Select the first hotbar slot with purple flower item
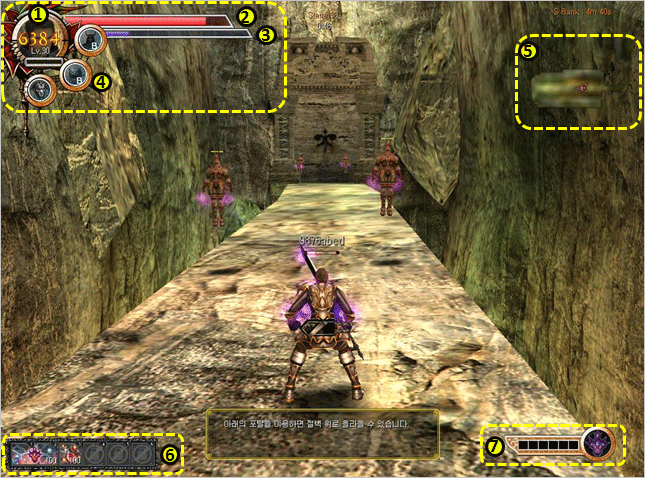 (x=26, y=454)
